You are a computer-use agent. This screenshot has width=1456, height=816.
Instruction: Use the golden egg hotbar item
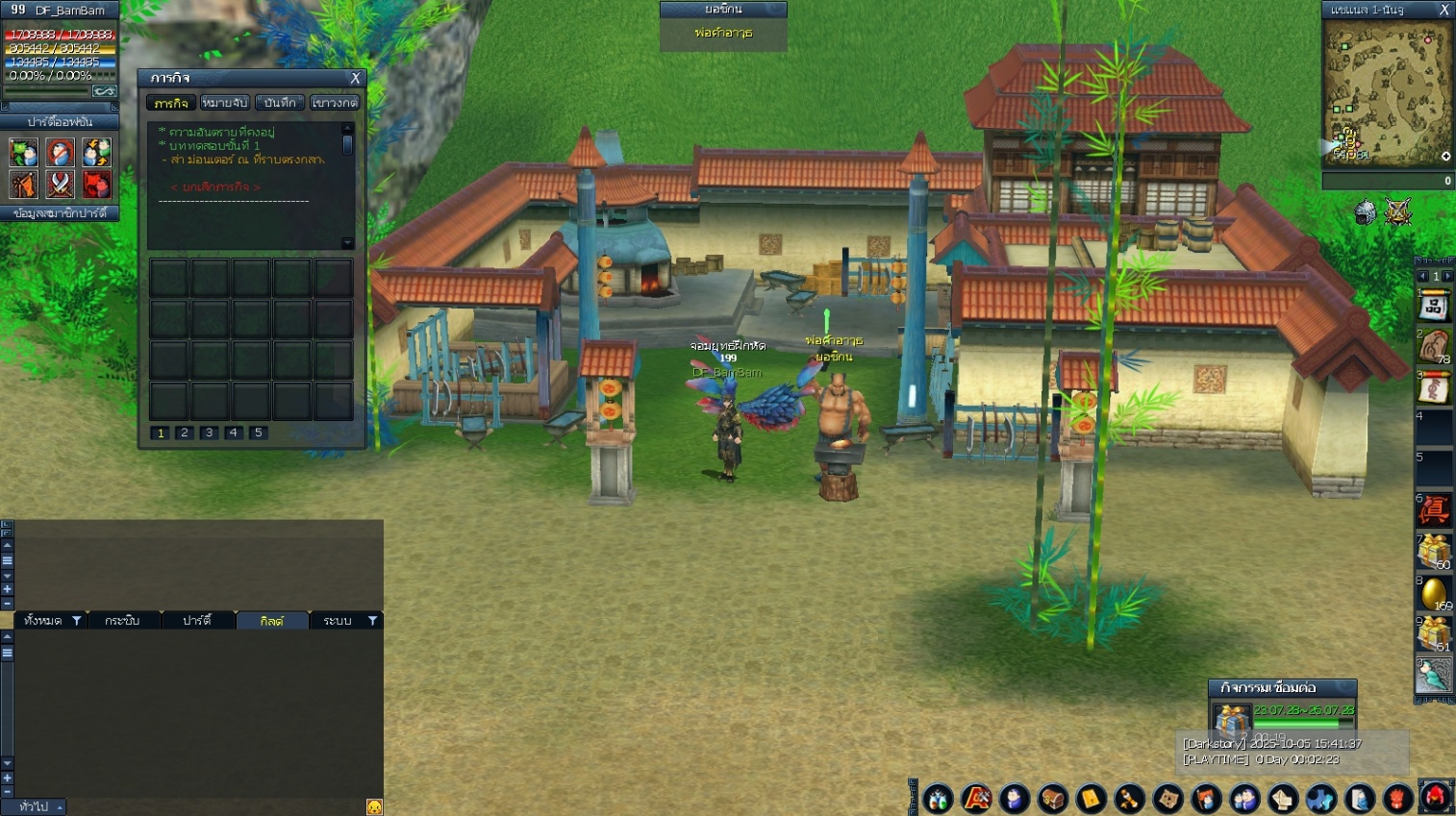tap(1433, 593)
